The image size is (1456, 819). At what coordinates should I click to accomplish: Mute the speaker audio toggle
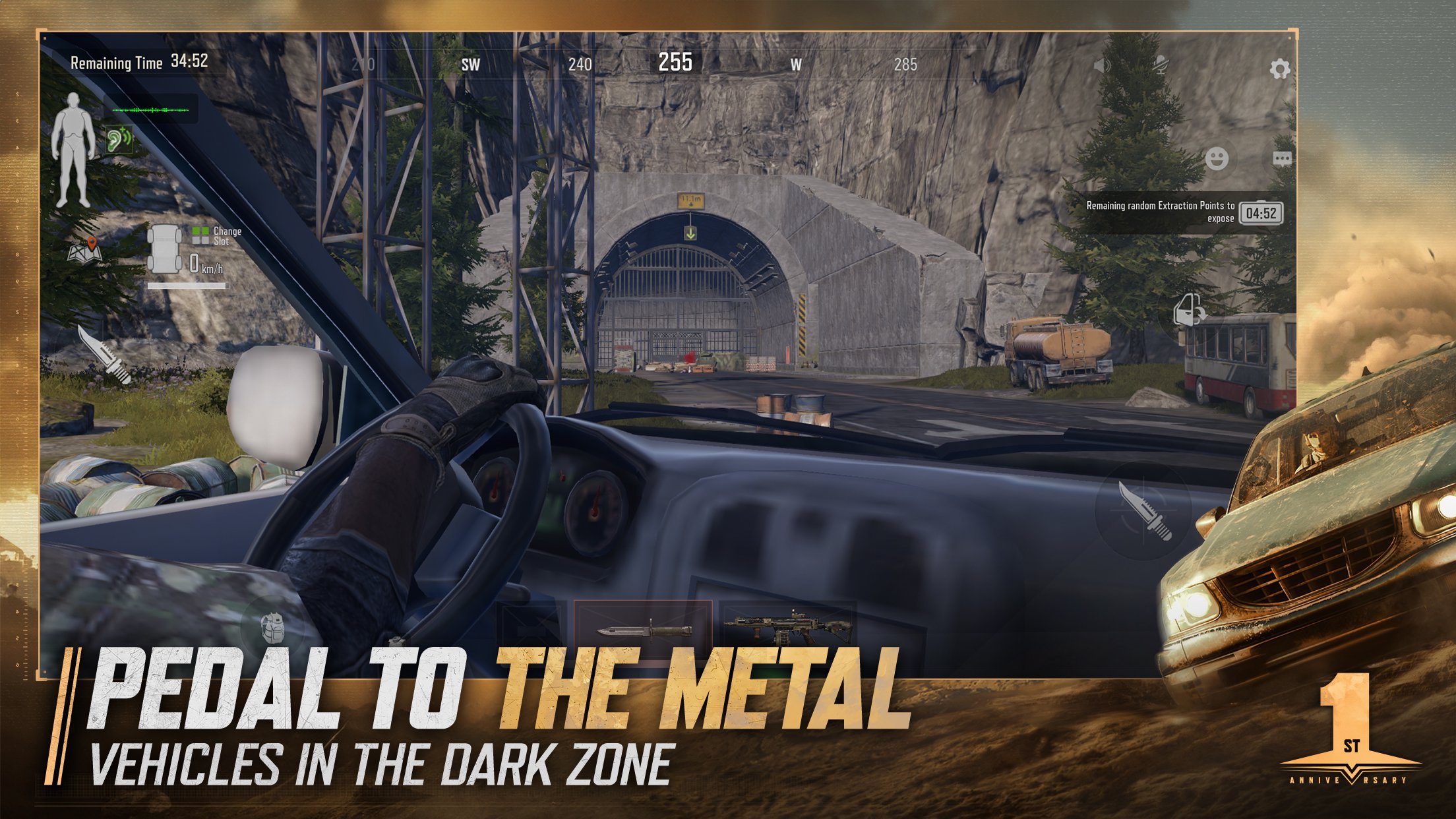pyautogui.click(x=1101, y=66)
